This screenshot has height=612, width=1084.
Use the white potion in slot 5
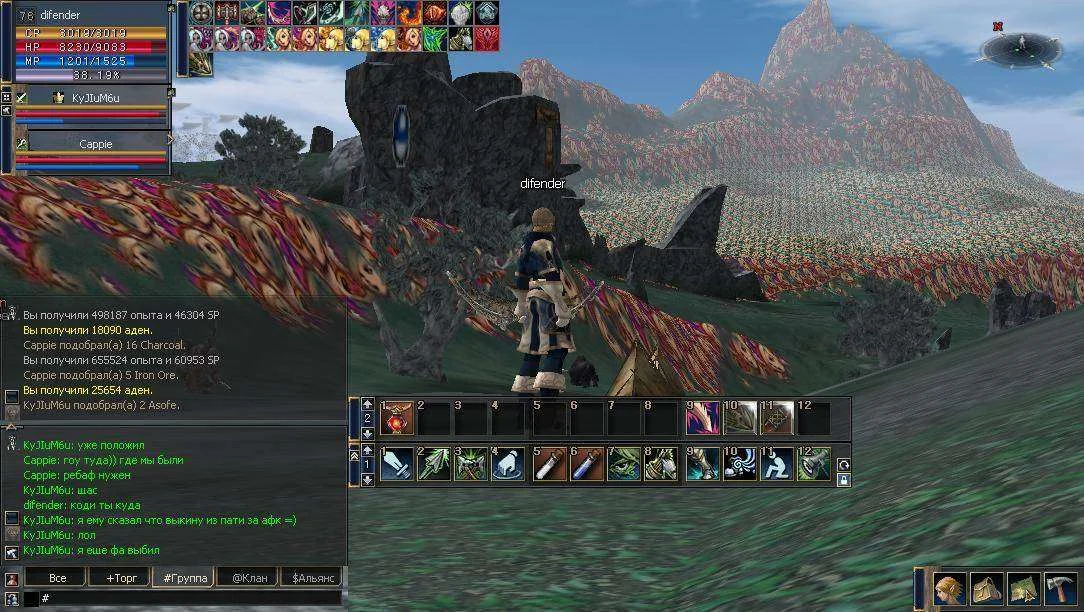coord(550,464)
